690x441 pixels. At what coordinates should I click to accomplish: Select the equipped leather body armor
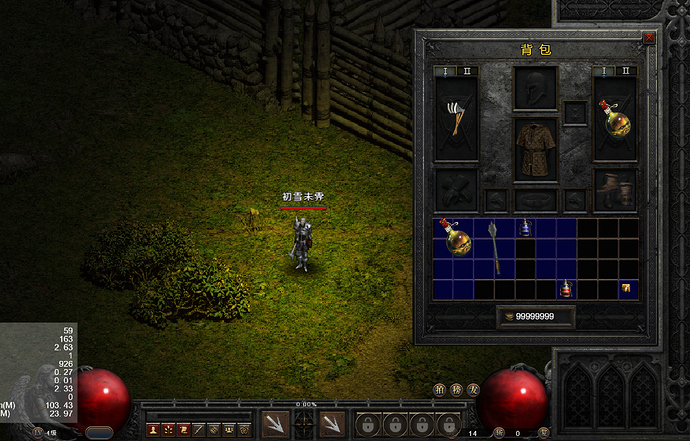[x=535, y=149]
